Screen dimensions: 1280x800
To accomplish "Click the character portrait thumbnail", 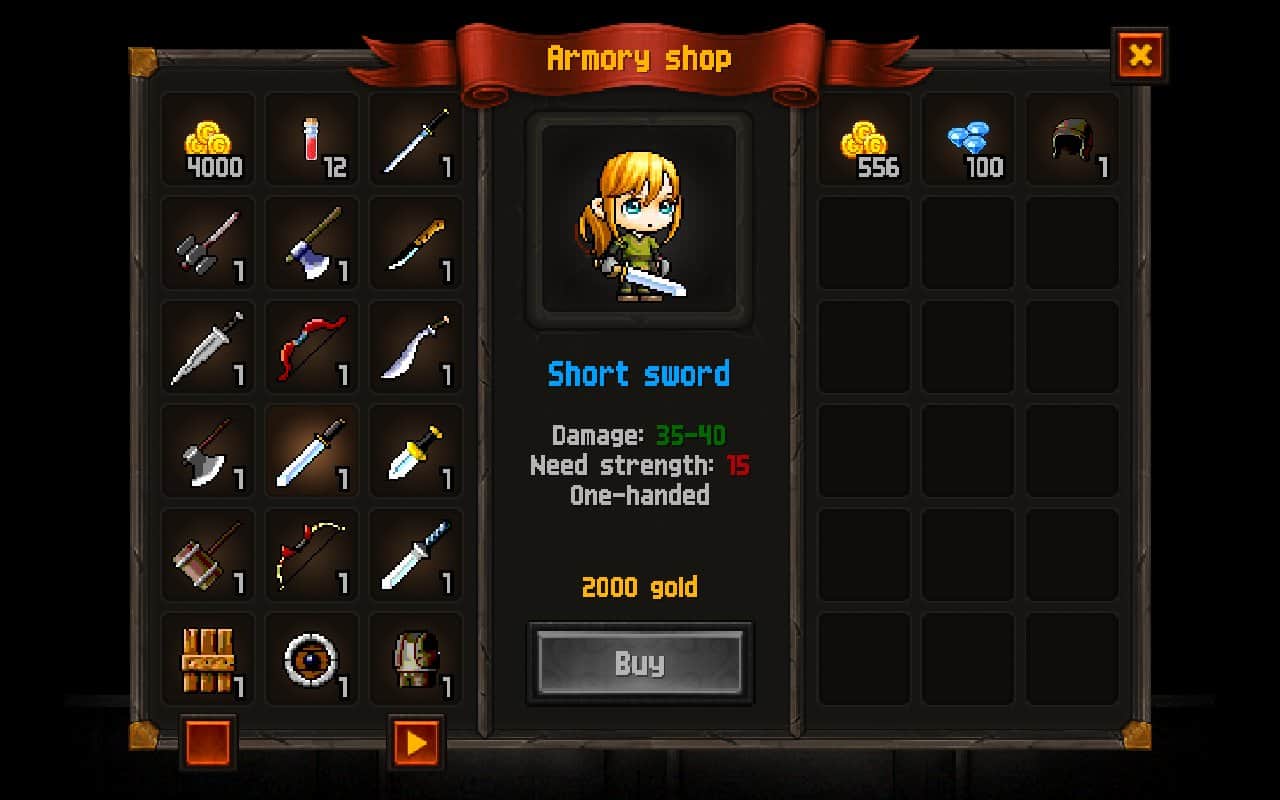I will tap(640, 218).
